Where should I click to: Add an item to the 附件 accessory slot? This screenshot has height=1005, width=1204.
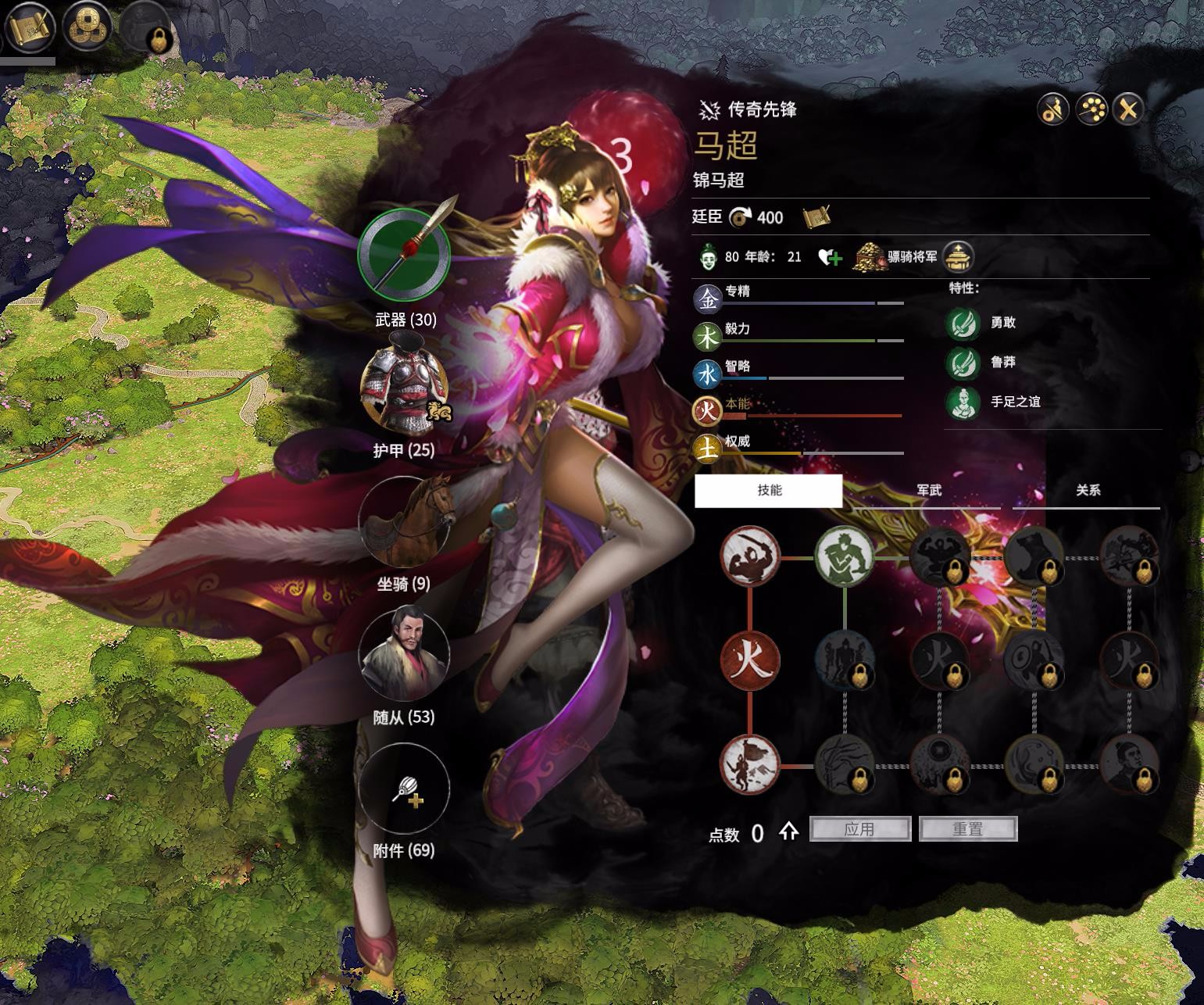[404, 788]
